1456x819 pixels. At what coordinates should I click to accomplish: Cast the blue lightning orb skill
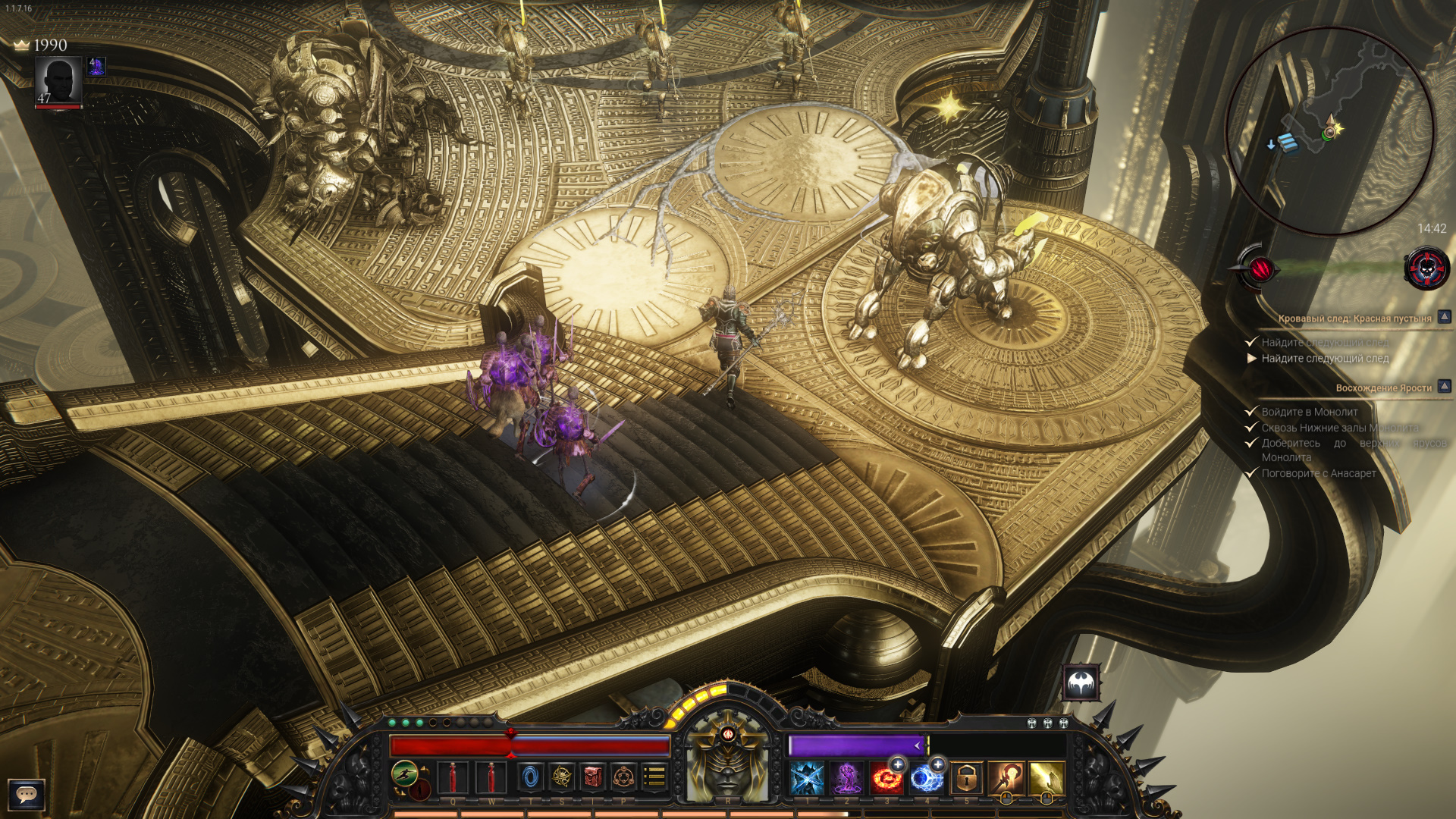tap(926, 779)
